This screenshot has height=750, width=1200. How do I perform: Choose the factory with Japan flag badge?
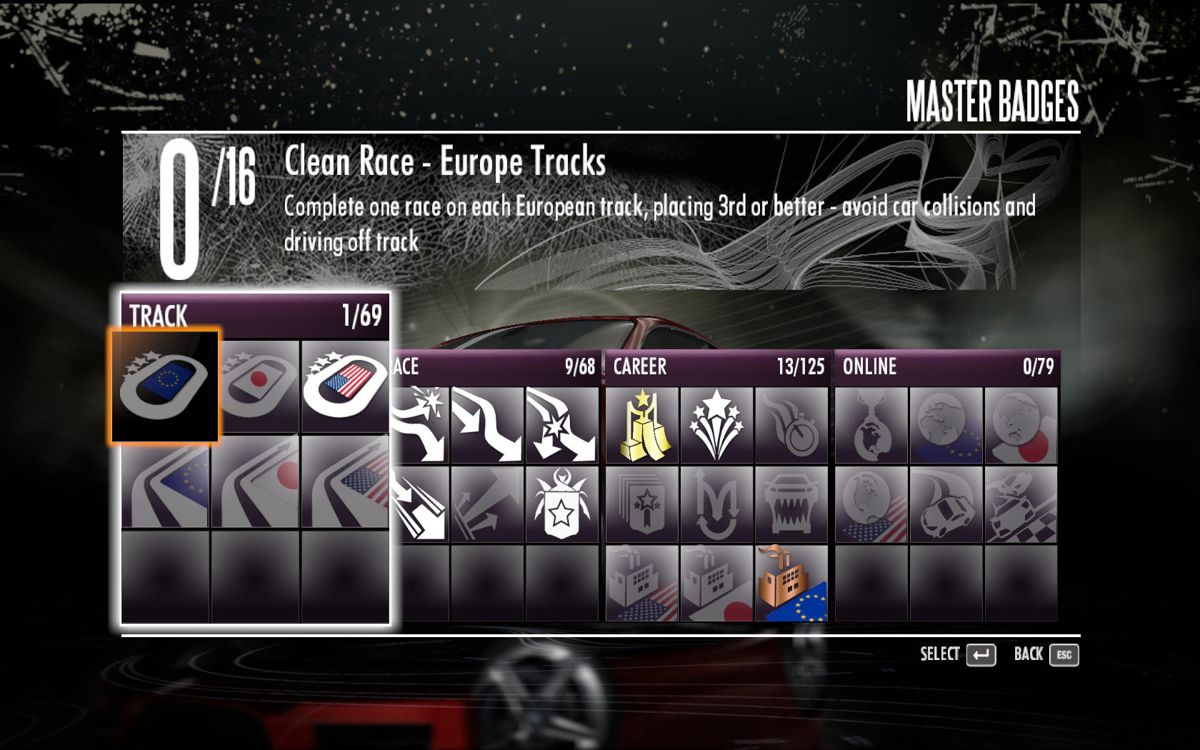pyautogui.click(x=718, y=582)
